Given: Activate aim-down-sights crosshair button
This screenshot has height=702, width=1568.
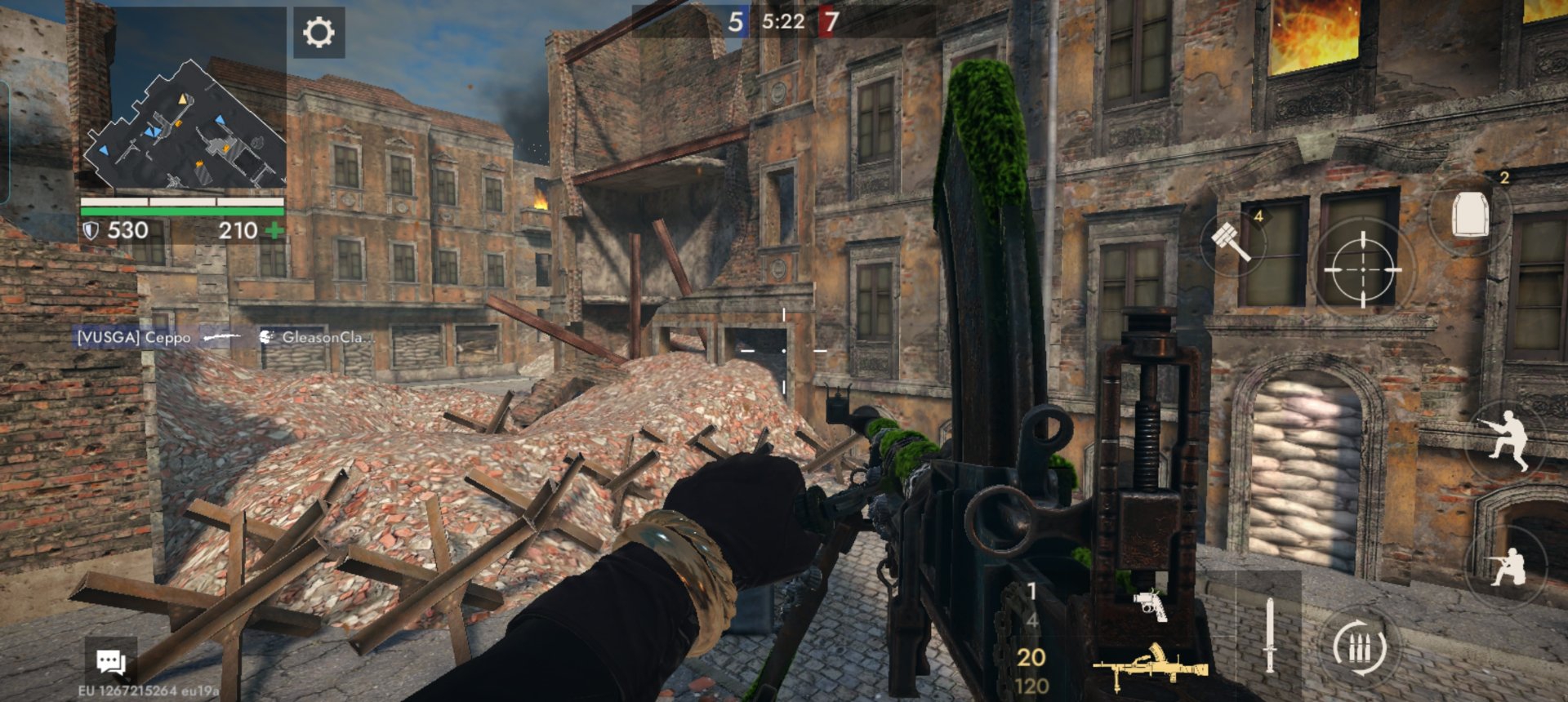Looking at the screenshot, I should click(x=1361, y=269).
